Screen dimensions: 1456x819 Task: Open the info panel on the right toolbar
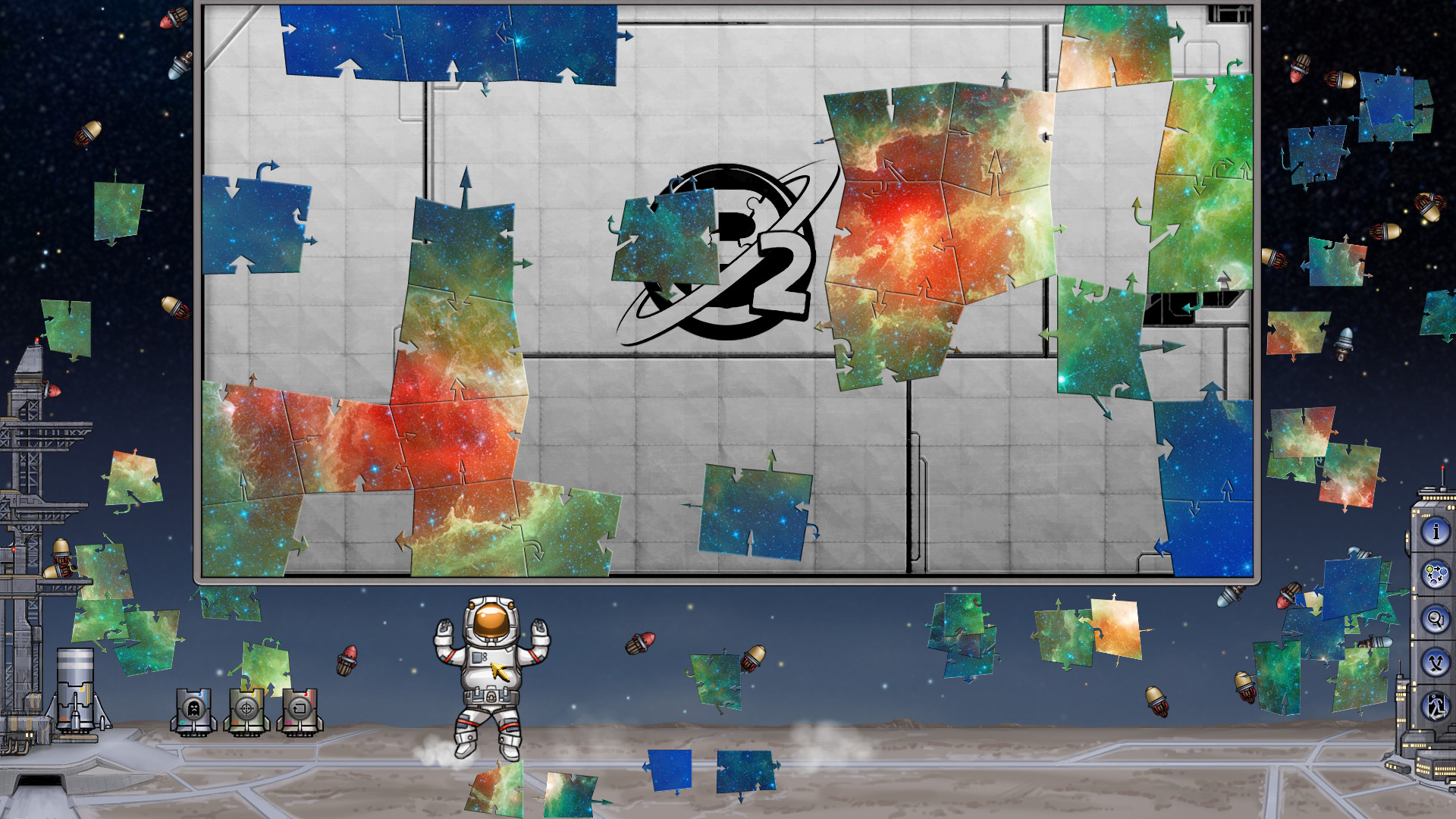pyautogui.click(x=1436, y=531)
